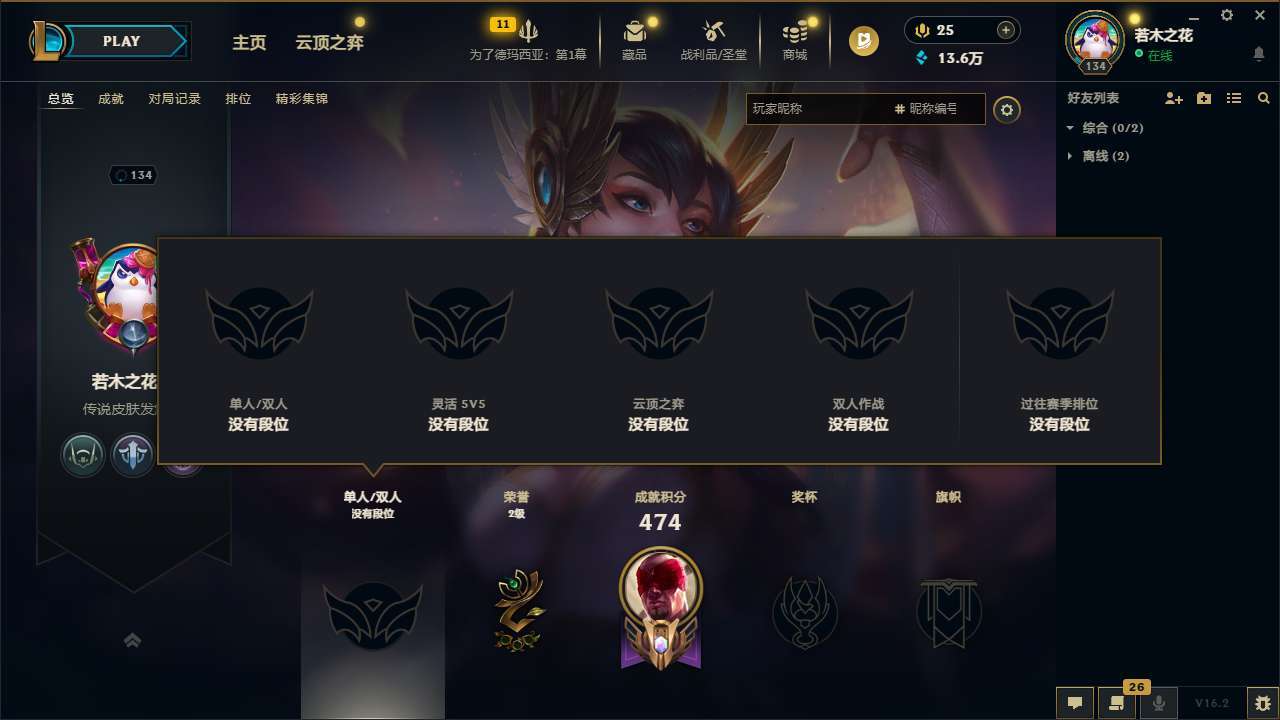Search friends with the magnifier icon

click(x=1263, y=98)
